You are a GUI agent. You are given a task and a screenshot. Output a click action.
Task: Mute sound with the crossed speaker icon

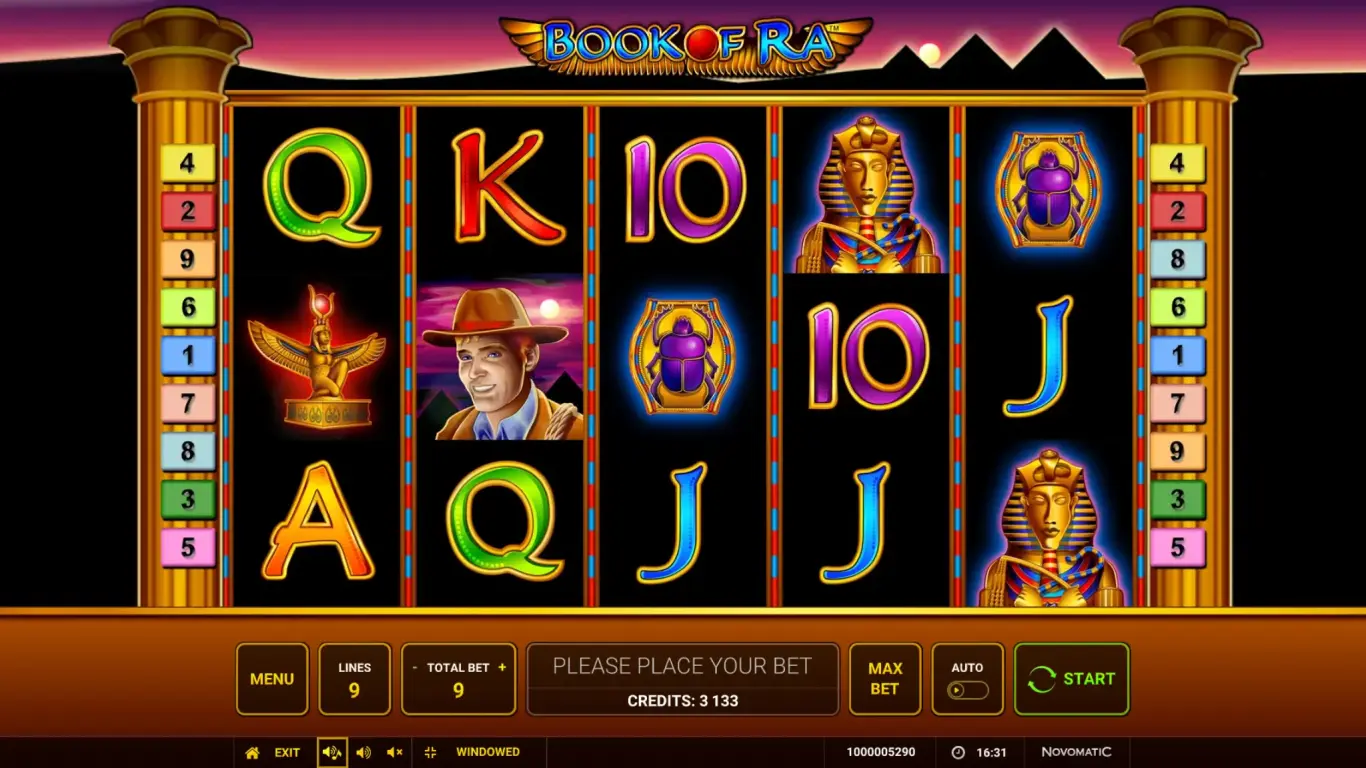click(395, 752)
